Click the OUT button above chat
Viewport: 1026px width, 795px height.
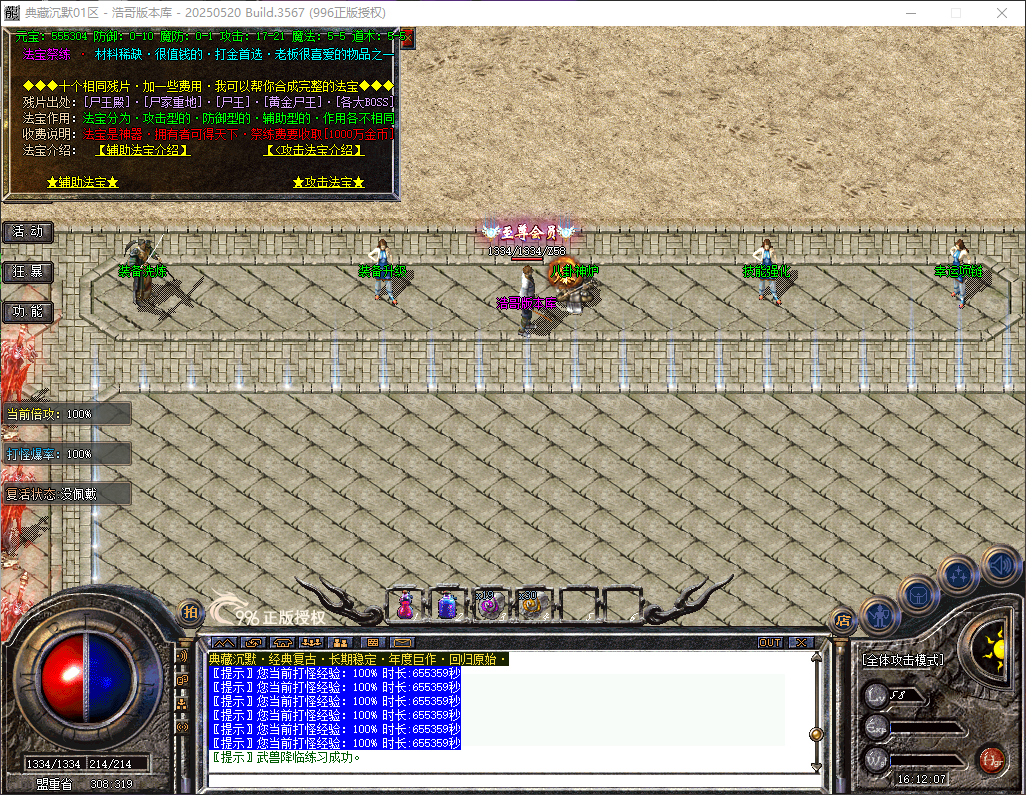click(x=769, y=642)
